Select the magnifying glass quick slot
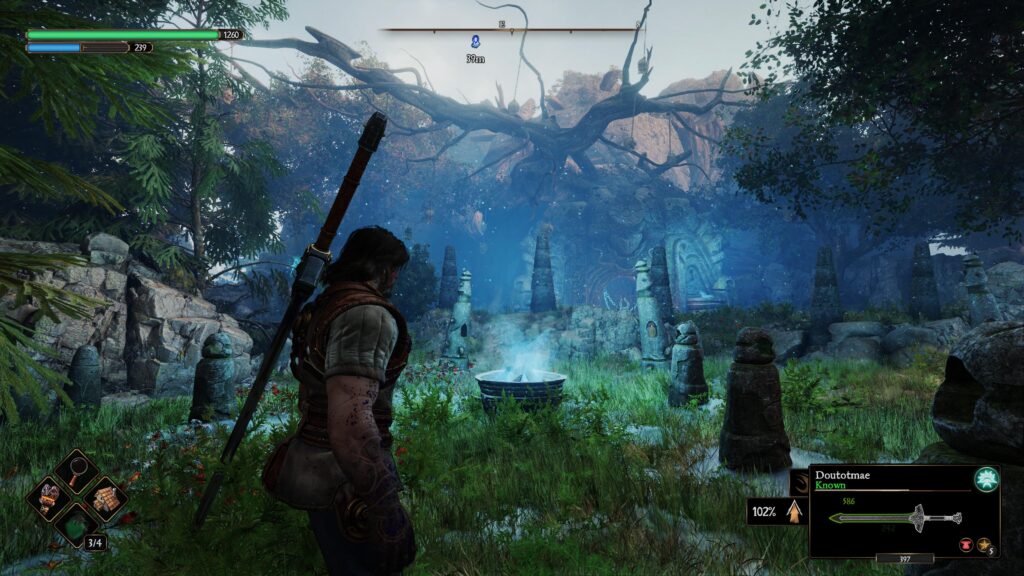Screen dimensions: 1024x576 point(76,471)
